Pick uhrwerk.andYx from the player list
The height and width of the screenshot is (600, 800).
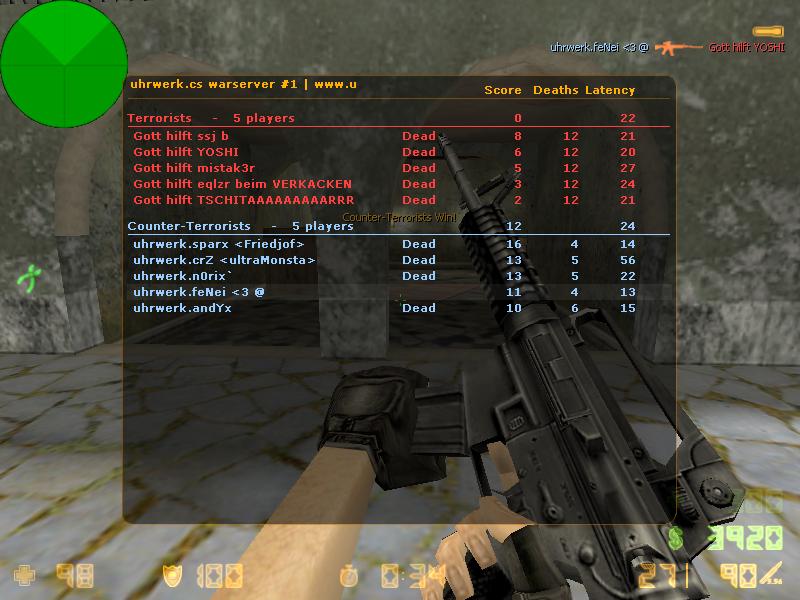coord(182,308)
